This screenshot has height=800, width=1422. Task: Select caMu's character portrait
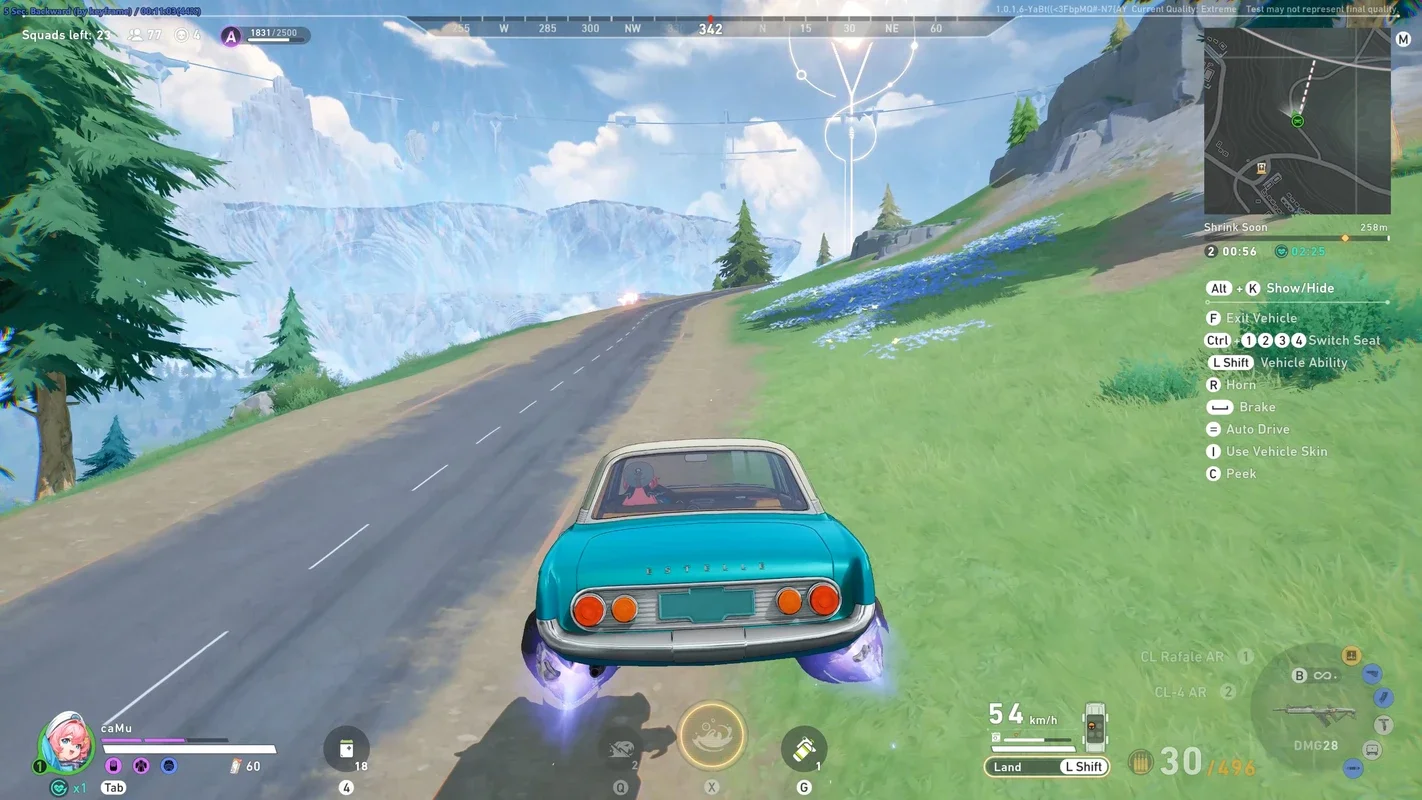(66, 744)
